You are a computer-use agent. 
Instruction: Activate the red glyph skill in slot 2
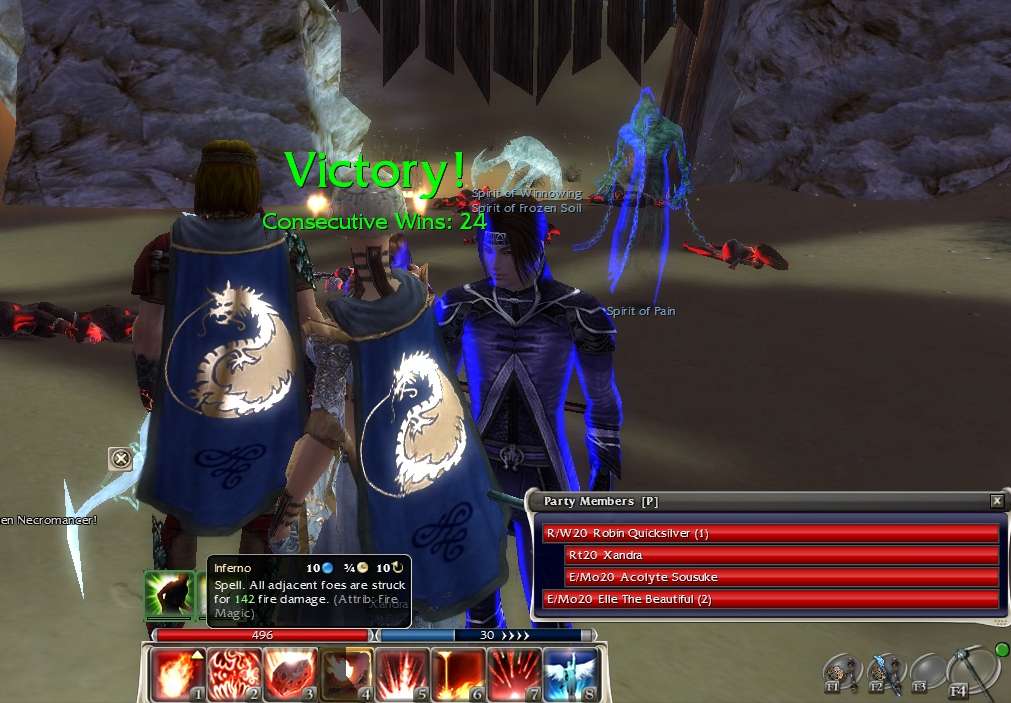(234, 675)
